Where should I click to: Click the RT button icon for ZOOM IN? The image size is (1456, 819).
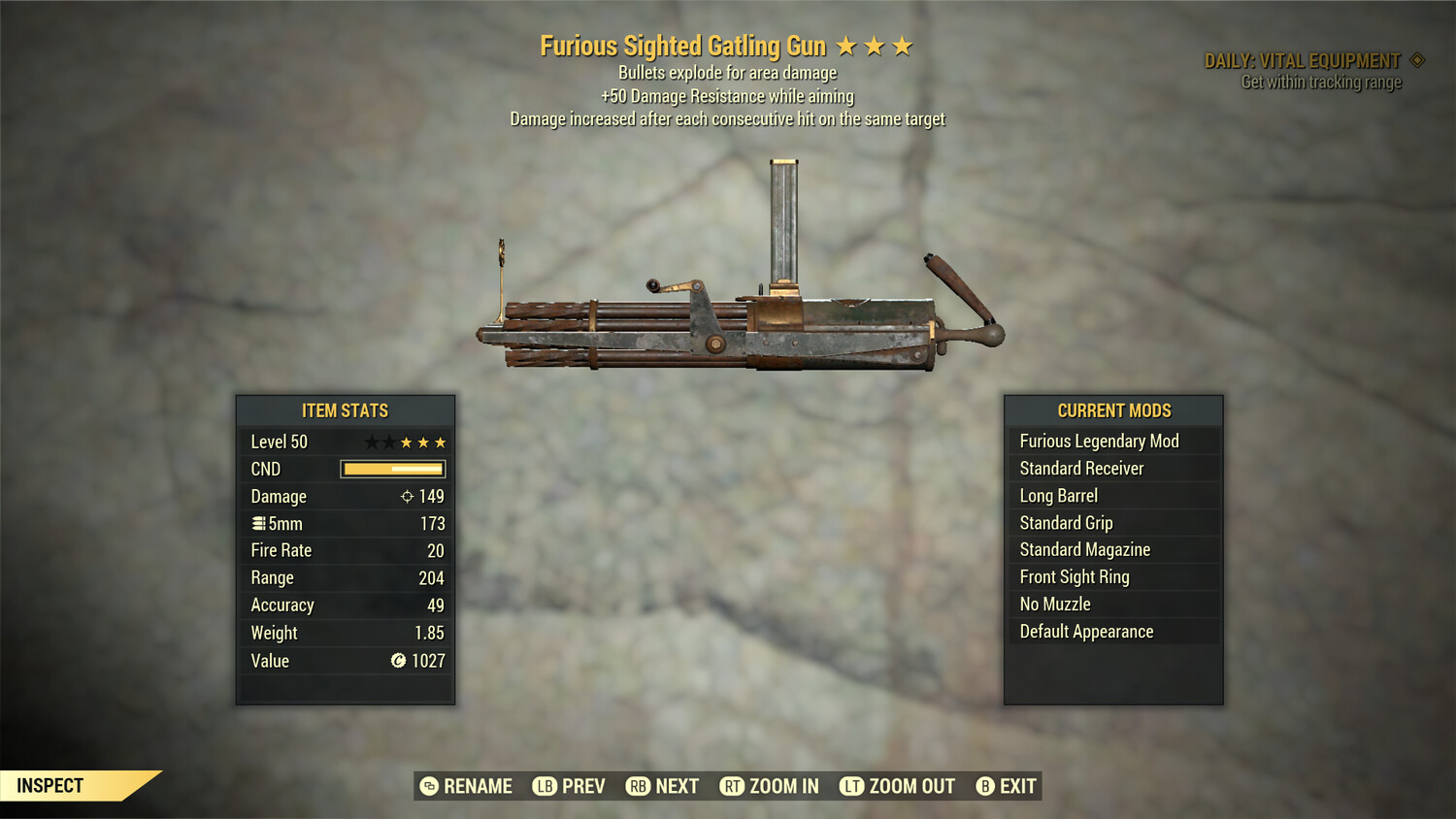click(731, 786)
